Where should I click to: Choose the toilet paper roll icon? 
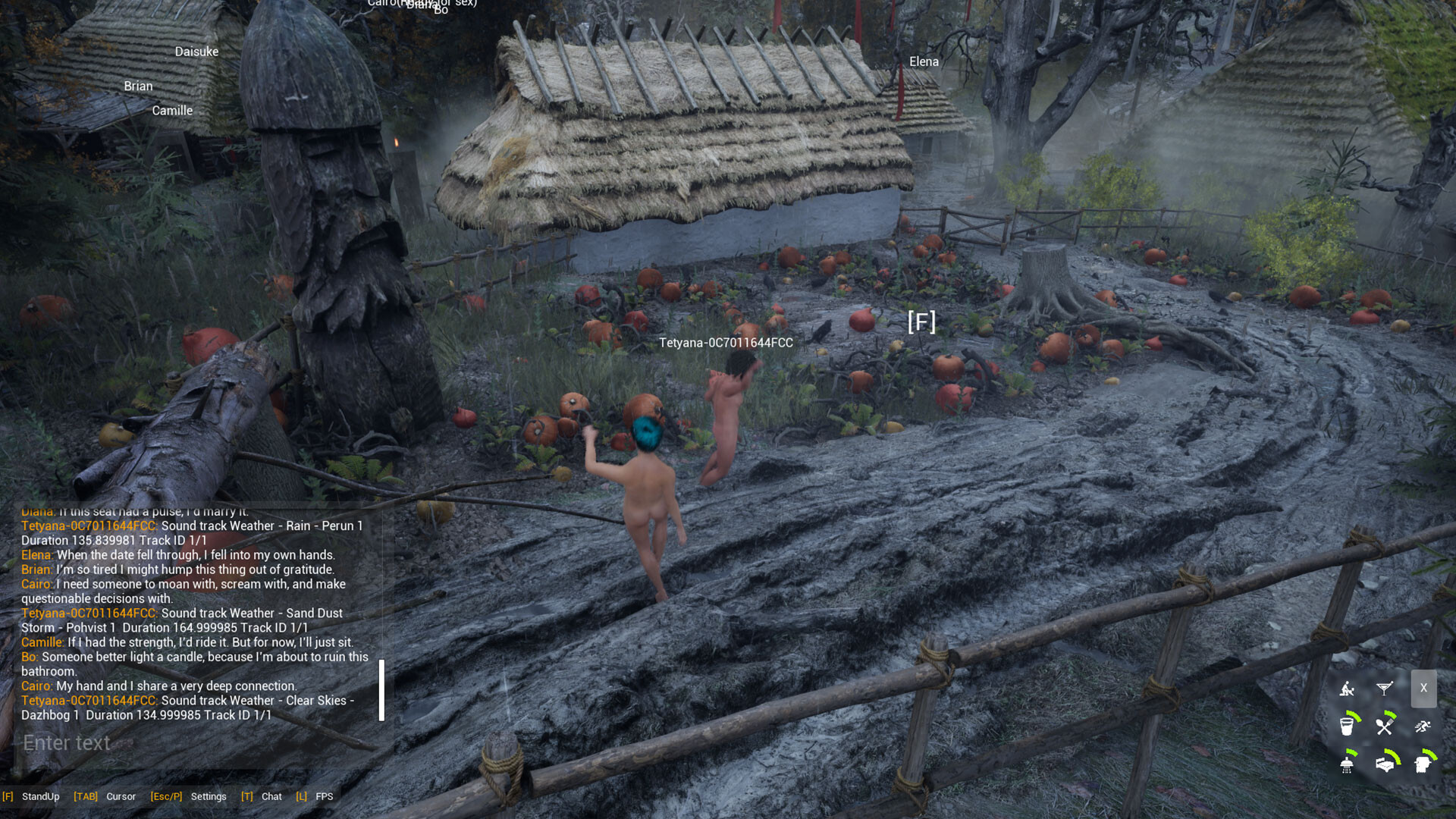[x=1423, y=763]
